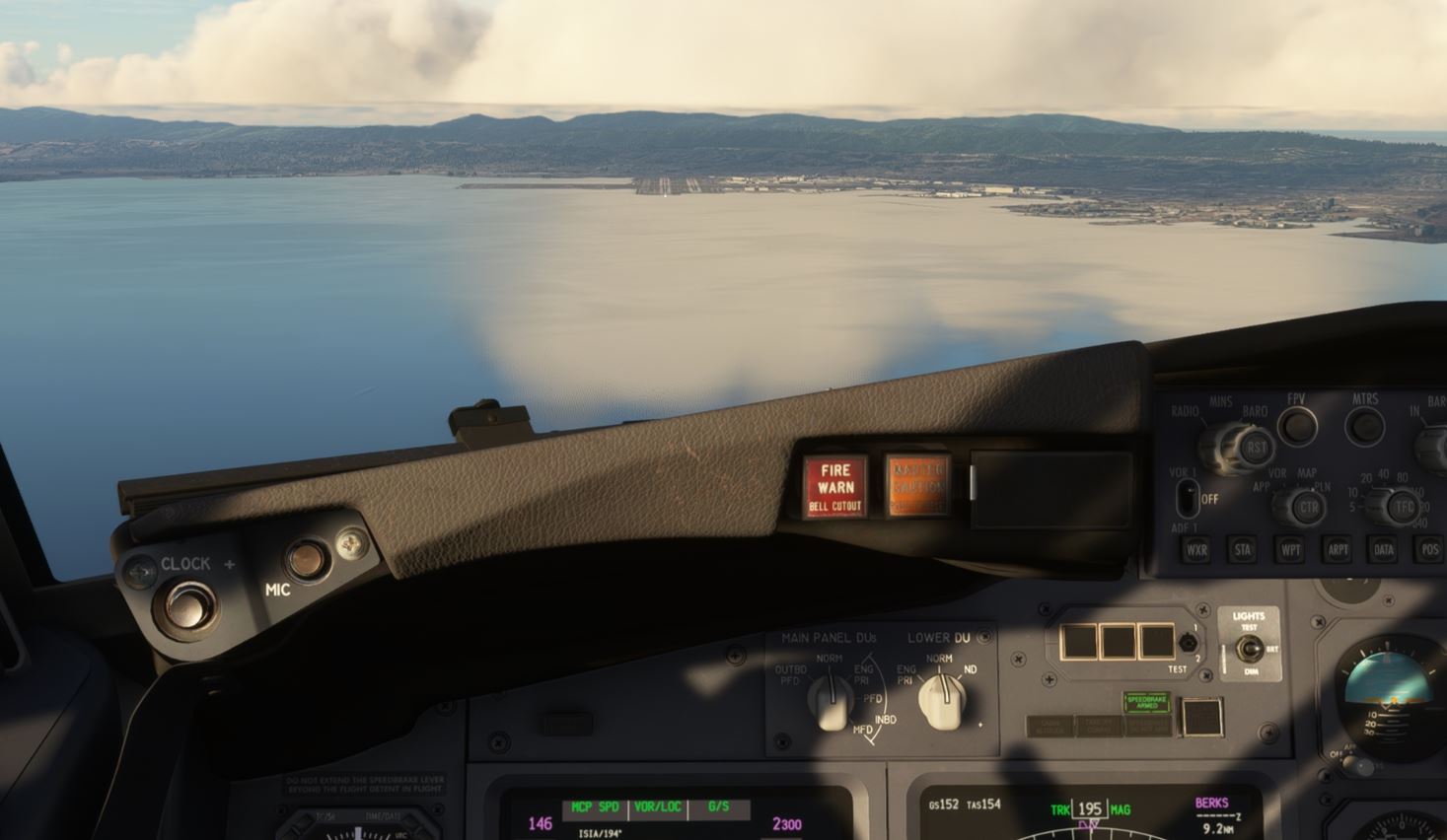Screen dimensions: 1447x840
Task: Turn the MAIN PANEL DUs selector knob
Action: 830,699
